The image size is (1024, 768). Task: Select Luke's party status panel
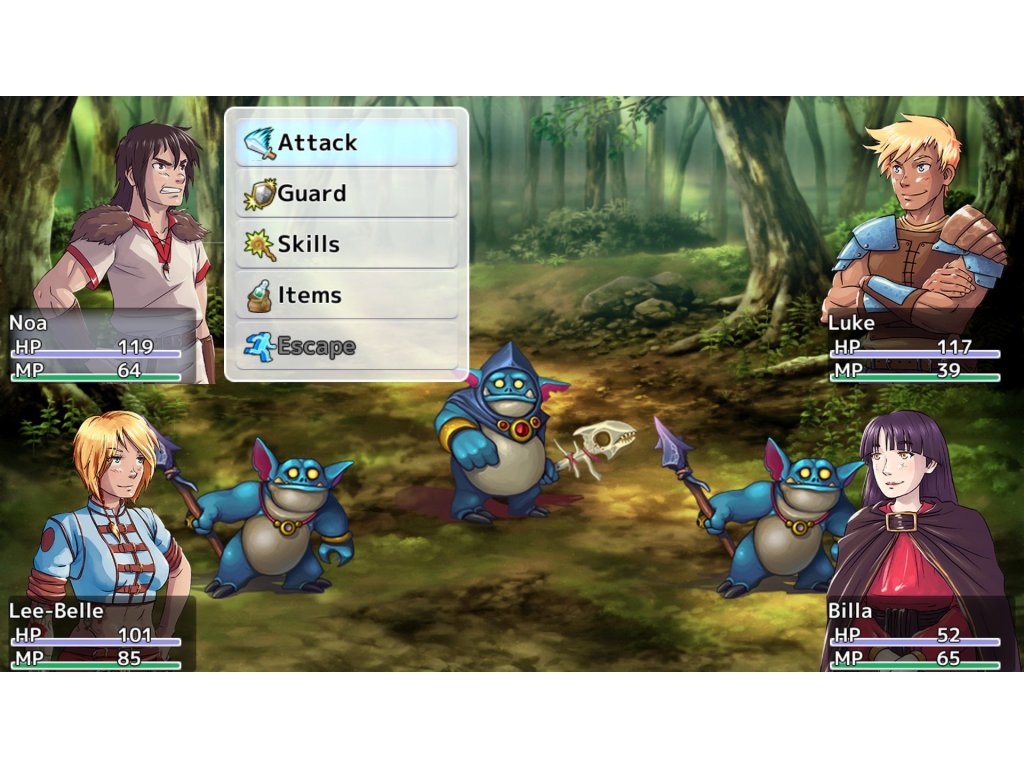pos(914,347)
